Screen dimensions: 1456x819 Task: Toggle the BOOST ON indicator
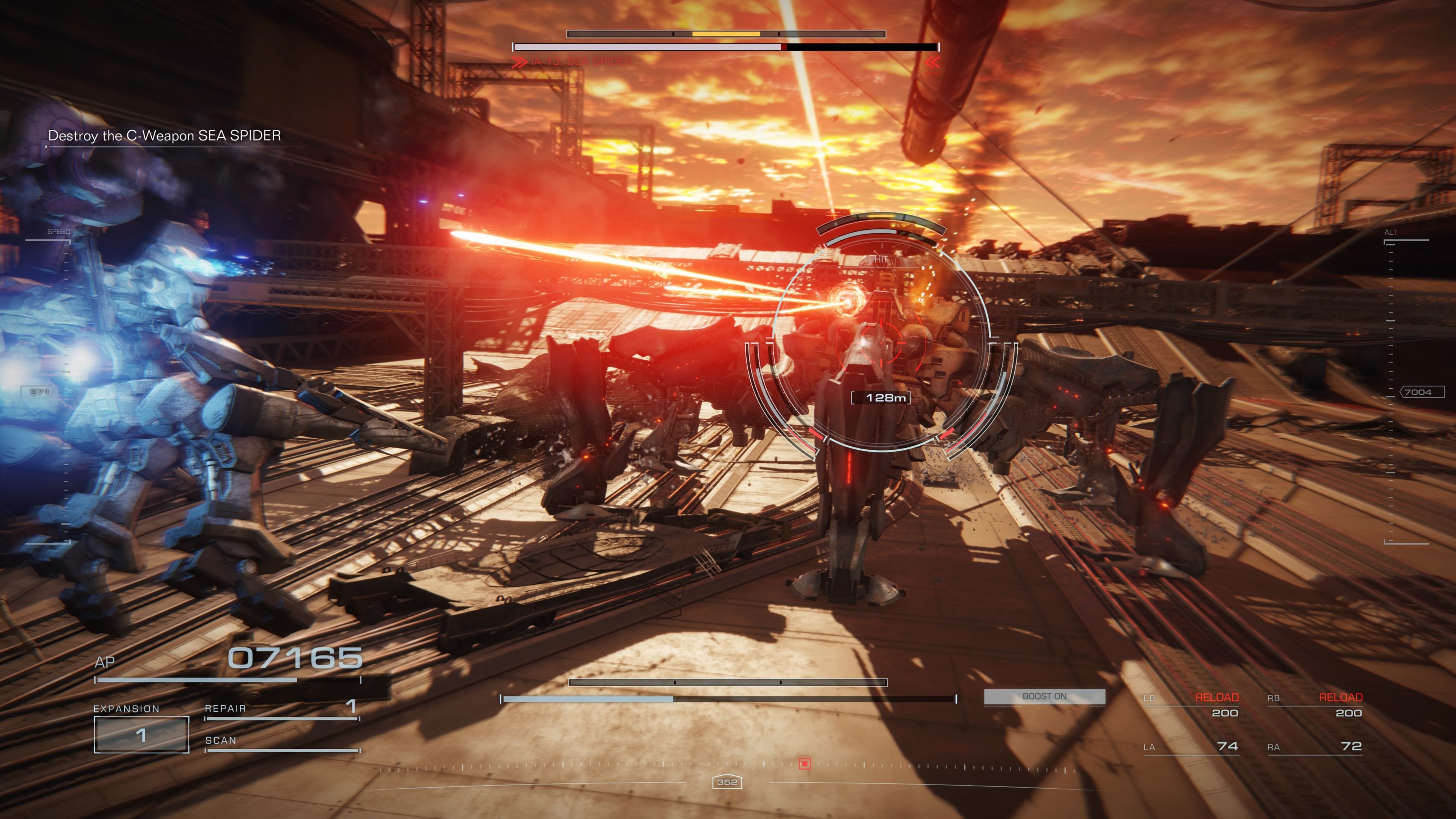tap(1046, 697)
